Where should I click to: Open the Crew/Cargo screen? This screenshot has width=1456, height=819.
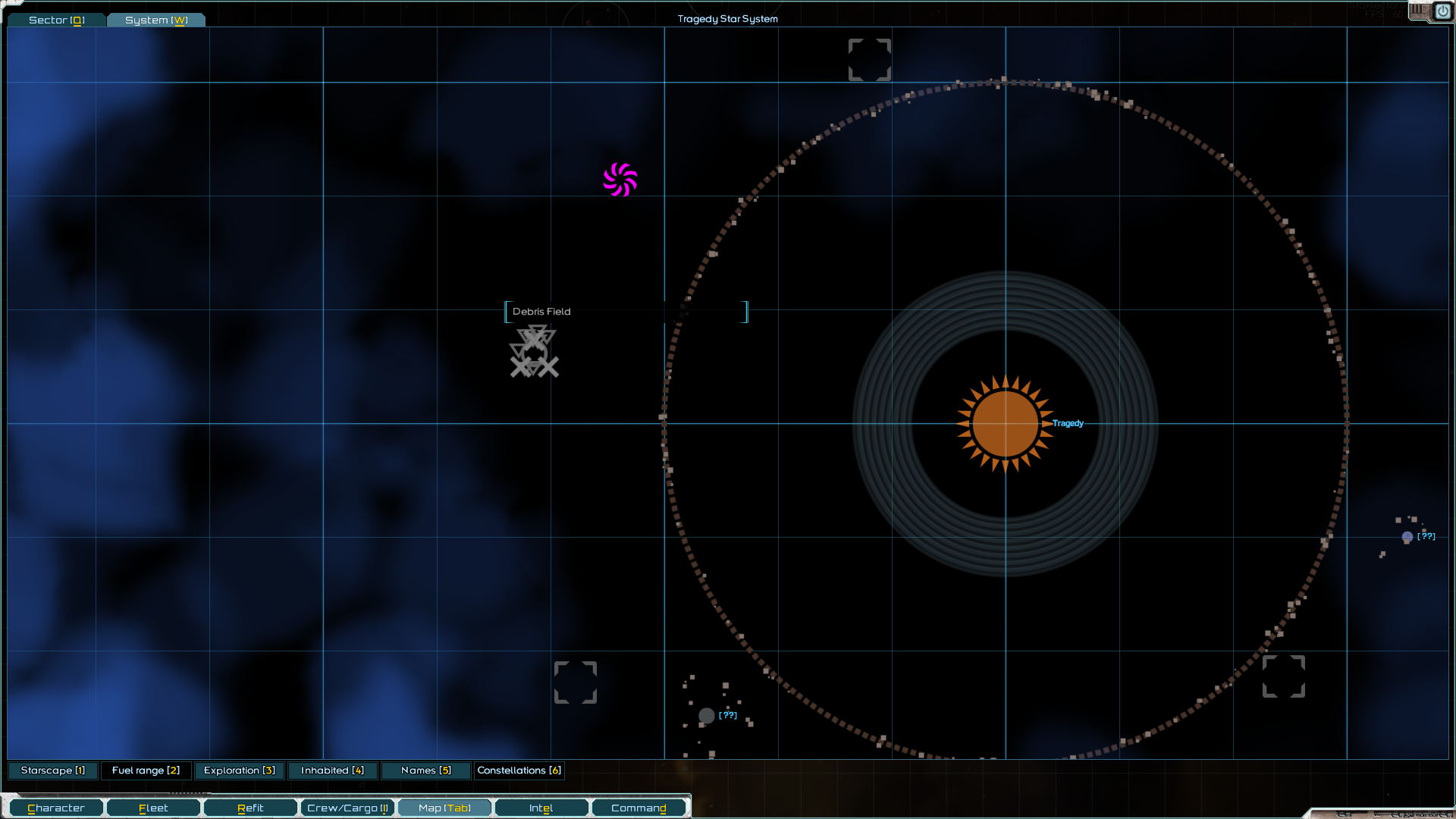click(347, 807)
